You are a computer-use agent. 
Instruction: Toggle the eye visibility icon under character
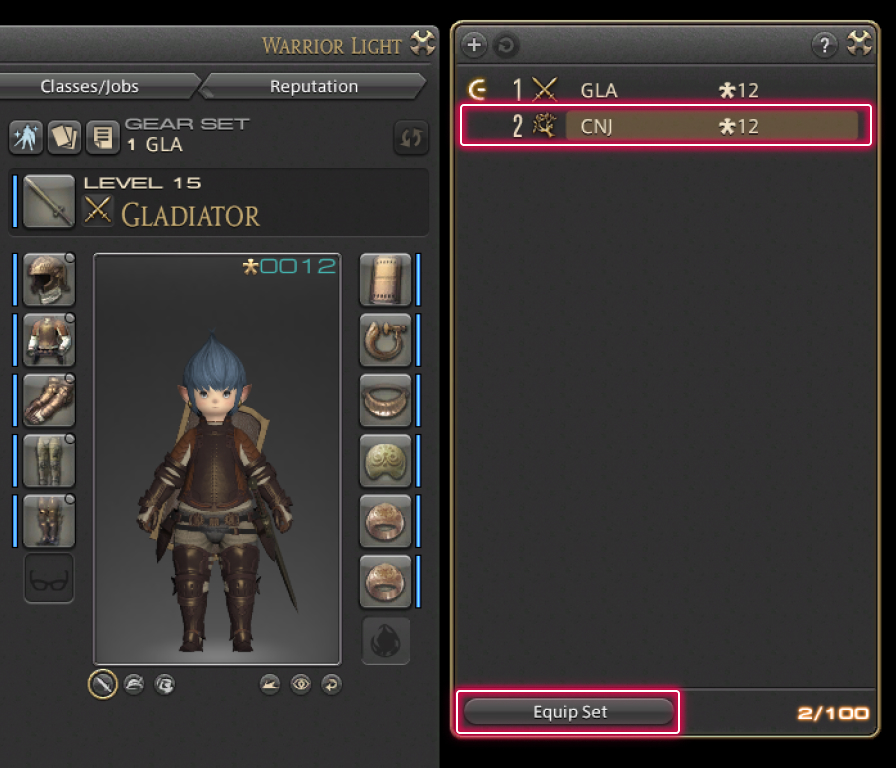[x=300, y=684]
